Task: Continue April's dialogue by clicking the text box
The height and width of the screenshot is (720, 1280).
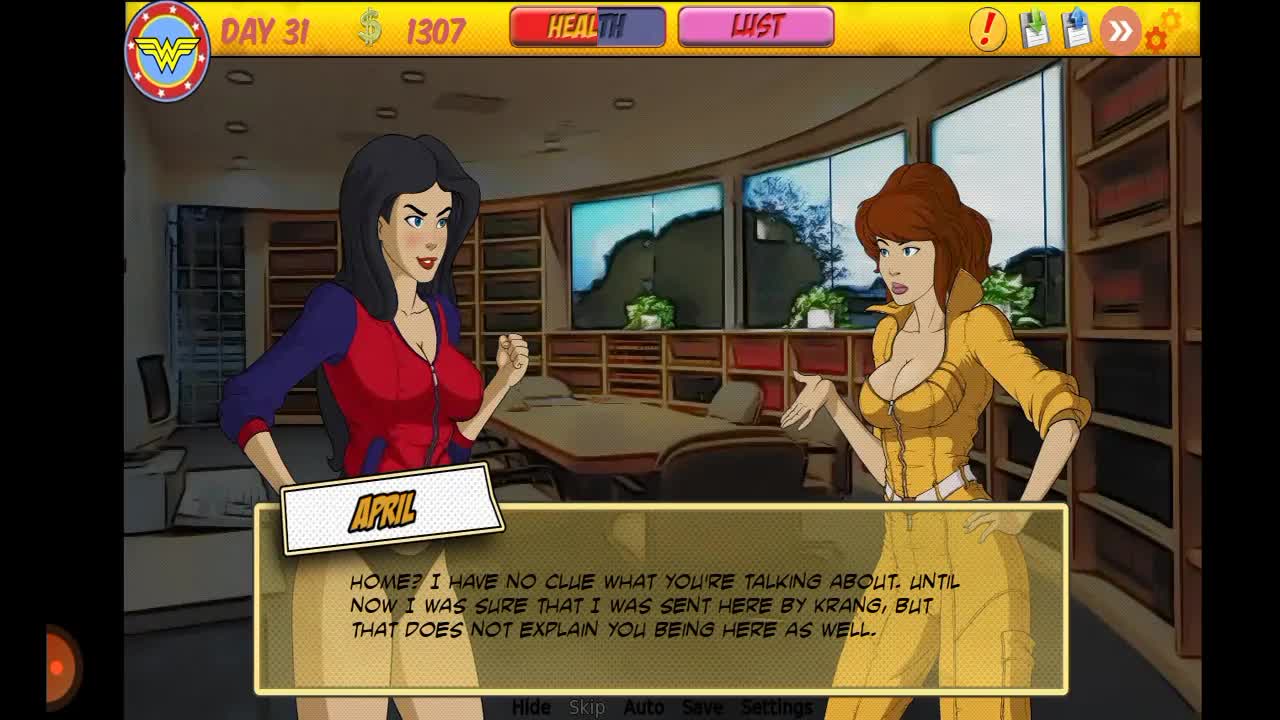Action: [660, 605]
